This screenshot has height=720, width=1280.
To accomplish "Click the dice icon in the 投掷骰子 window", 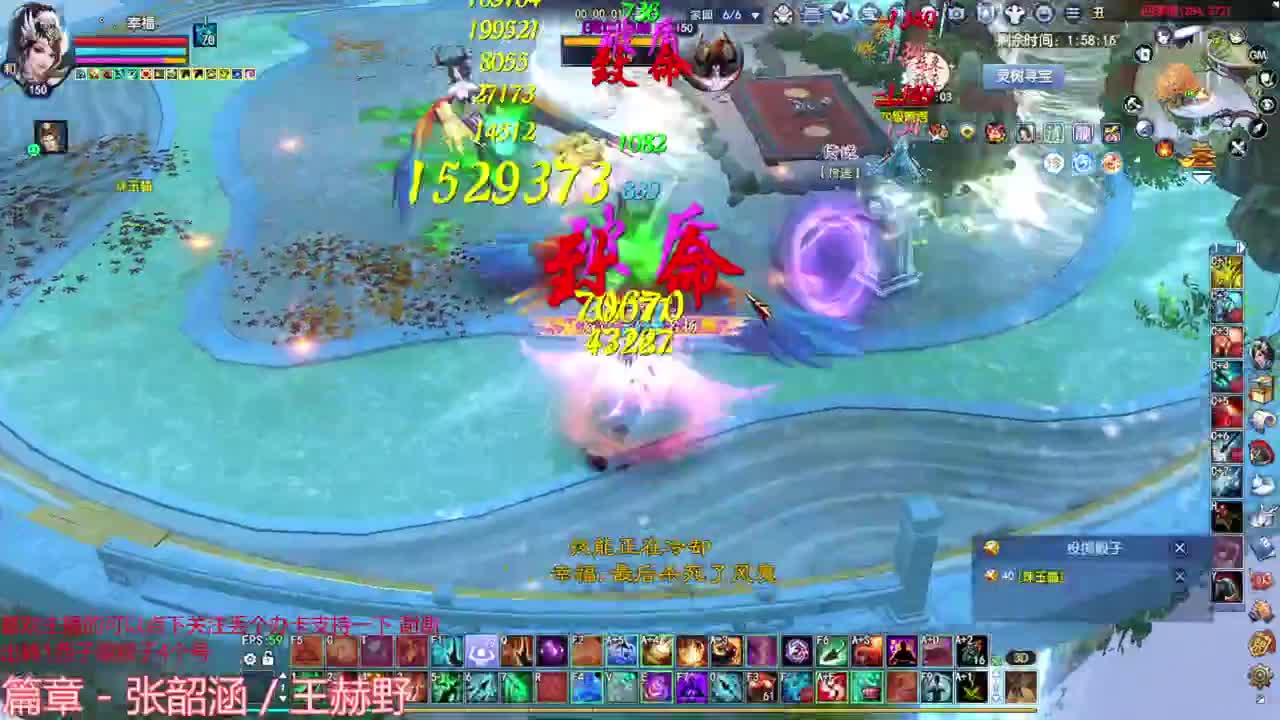I will (992, 548).
